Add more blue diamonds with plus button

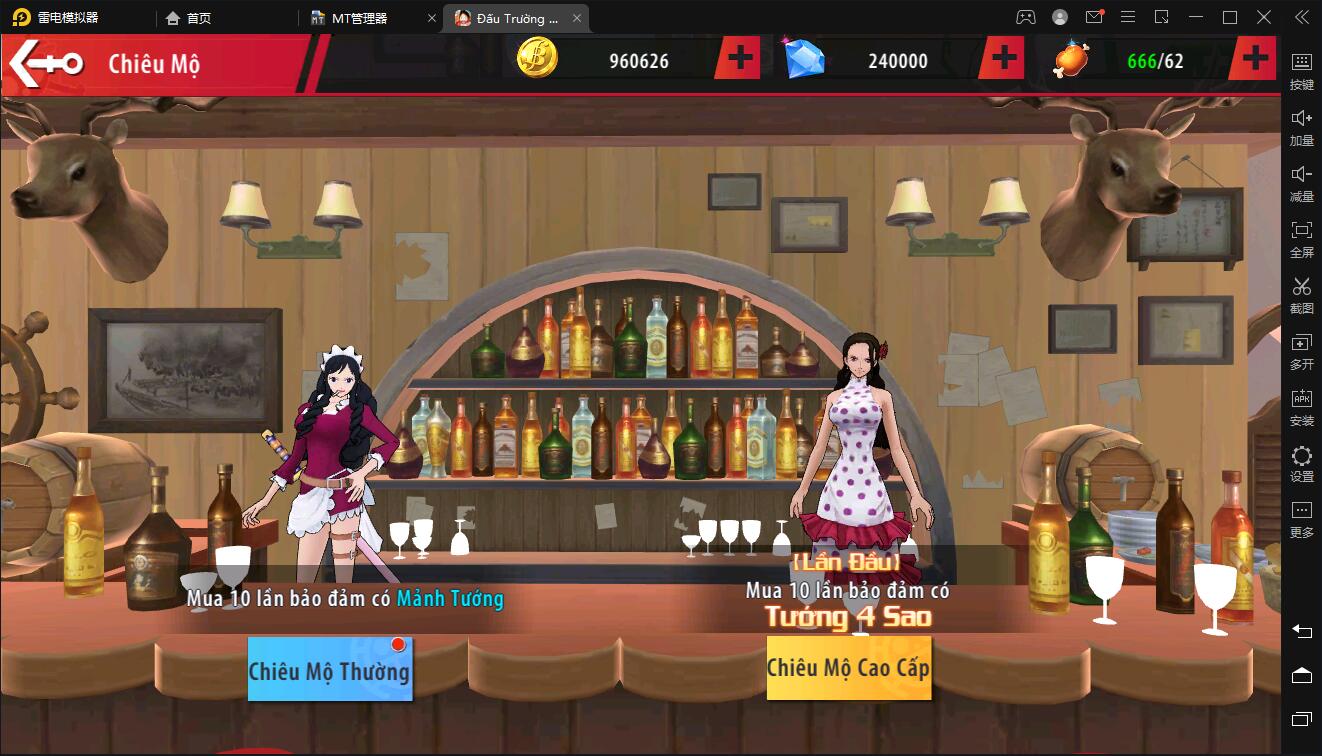1003,60
